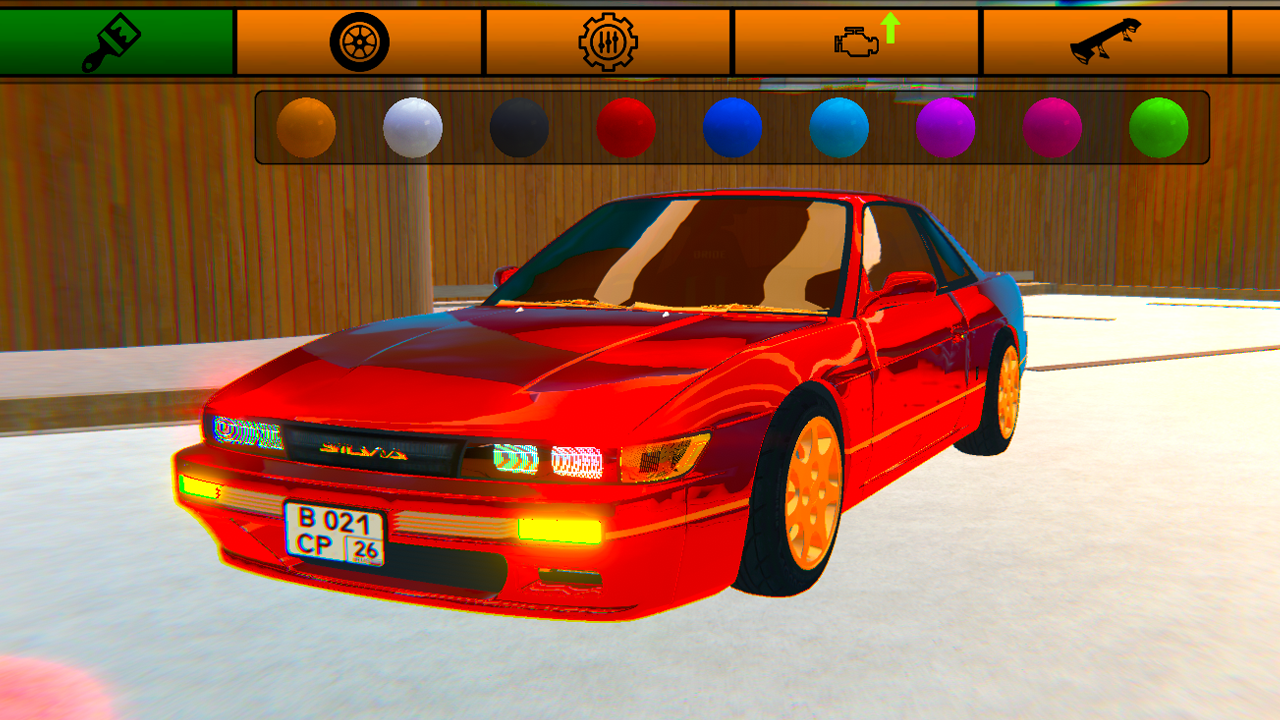Pick the green paint color

pos(1159,127)
